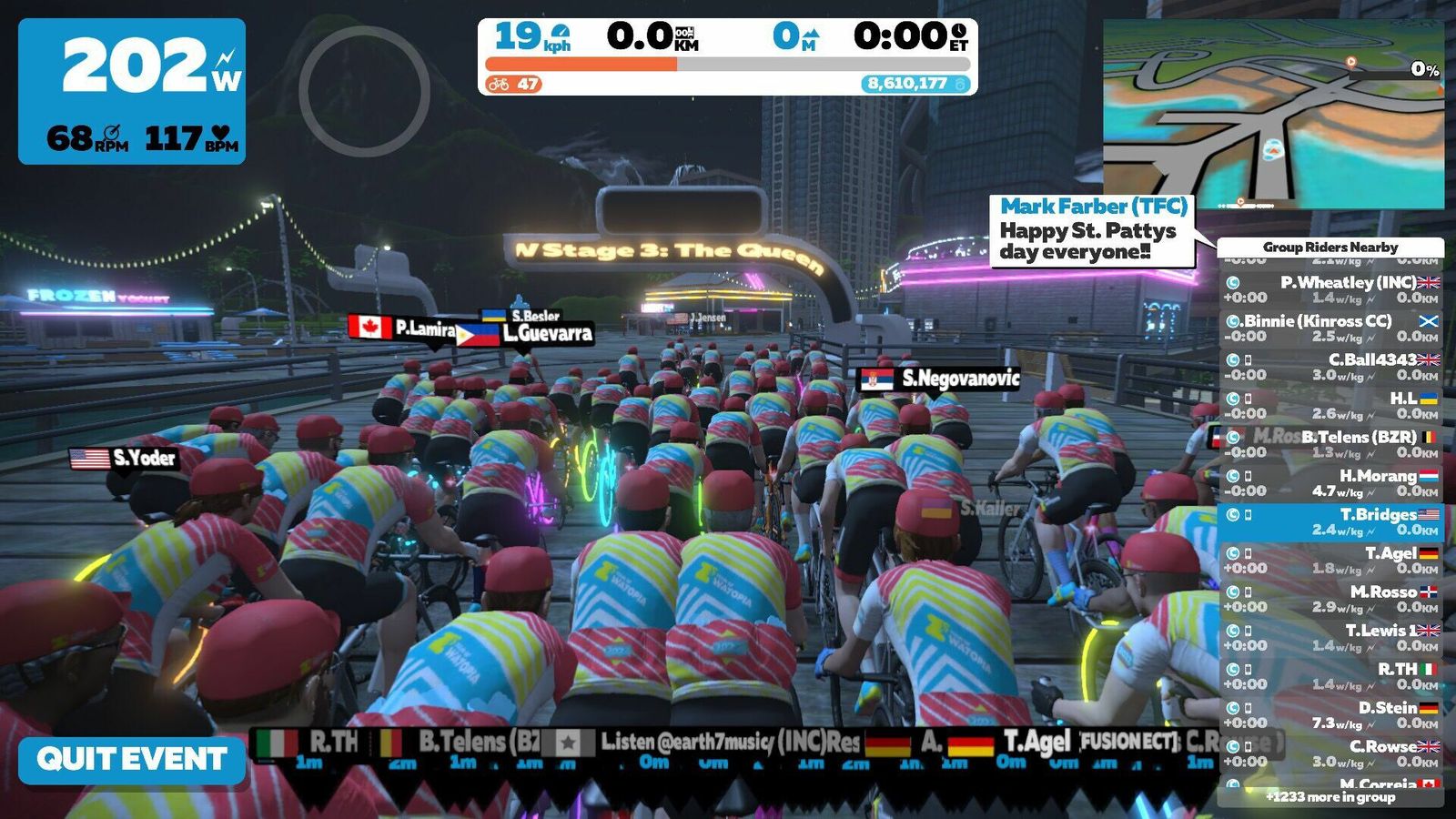Select M.Rosso rider entry
Viewport: 1456px width, 819px height.
[x=1330, y=599]
